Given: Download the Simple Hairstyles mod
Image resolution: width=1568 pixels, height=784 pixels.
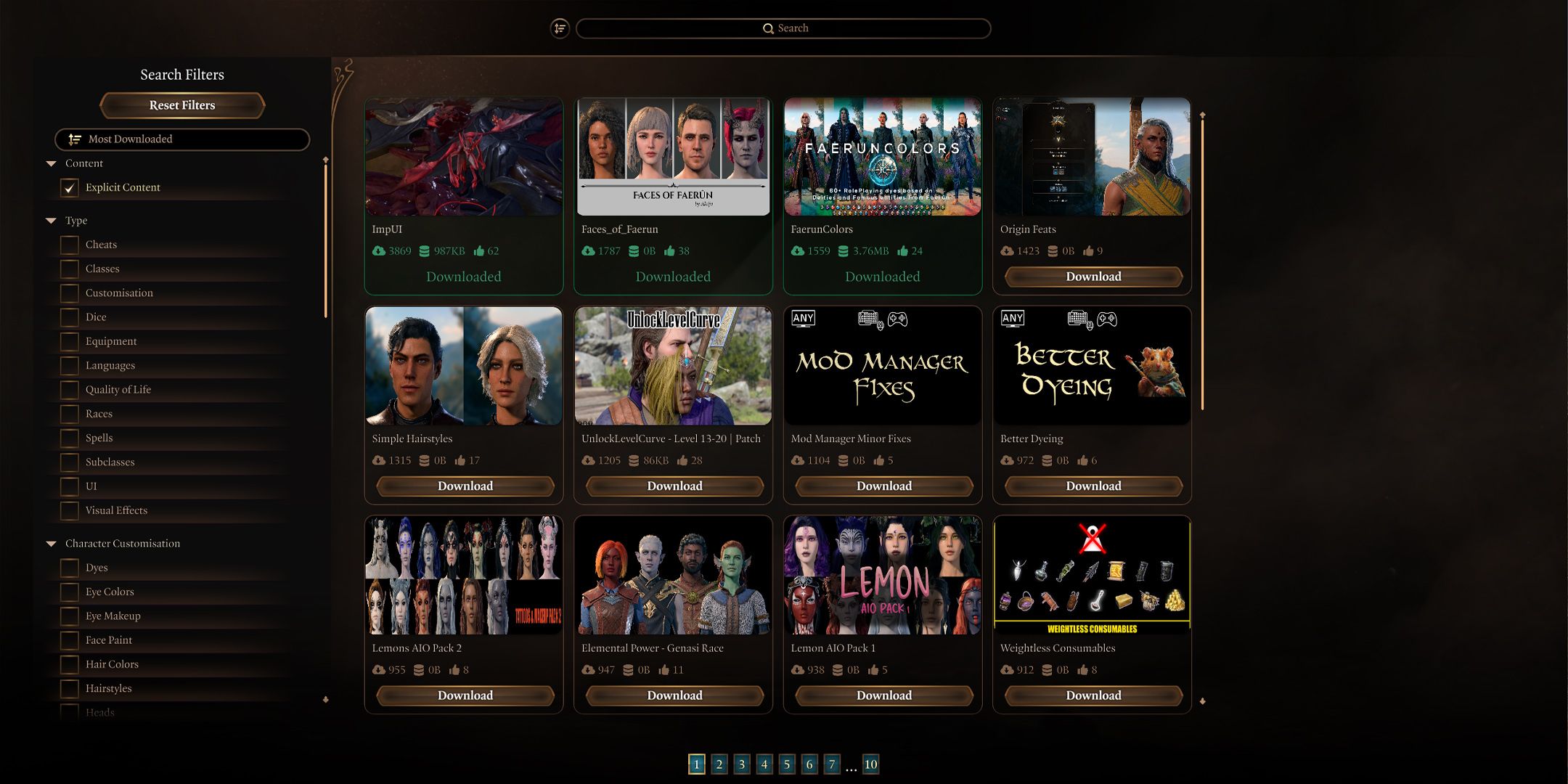Looking at the screenshot, I should [465, 486].
